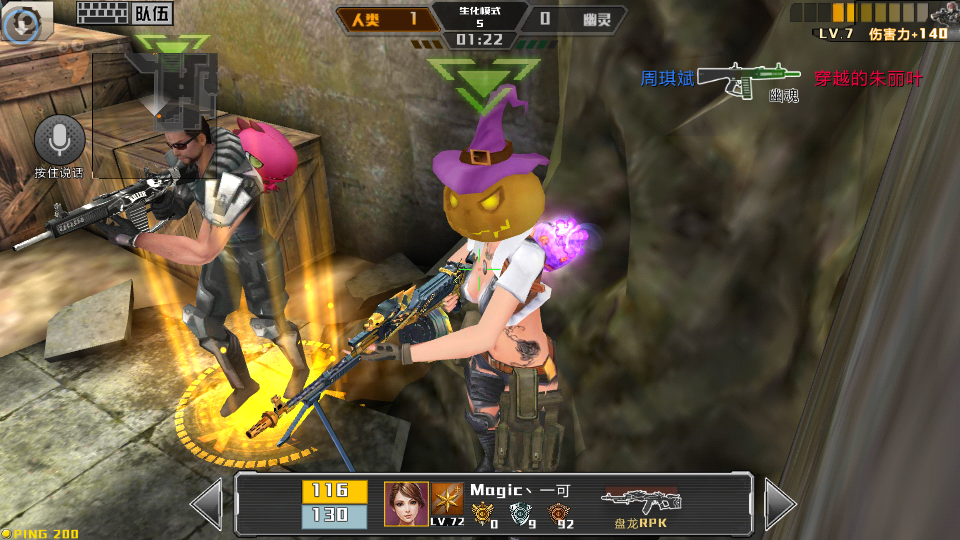This screenshot has width=960, height=540.
Task: Open the gear settings icon
Action: 22,22
